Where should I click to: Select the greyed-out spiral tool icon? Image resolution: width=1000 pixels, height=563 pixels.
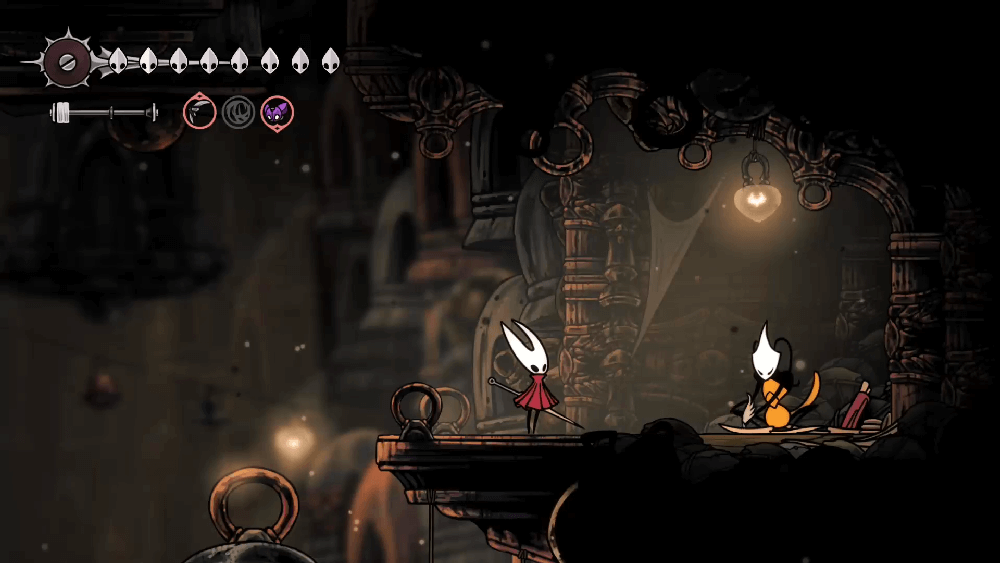(x=238, y=112)
